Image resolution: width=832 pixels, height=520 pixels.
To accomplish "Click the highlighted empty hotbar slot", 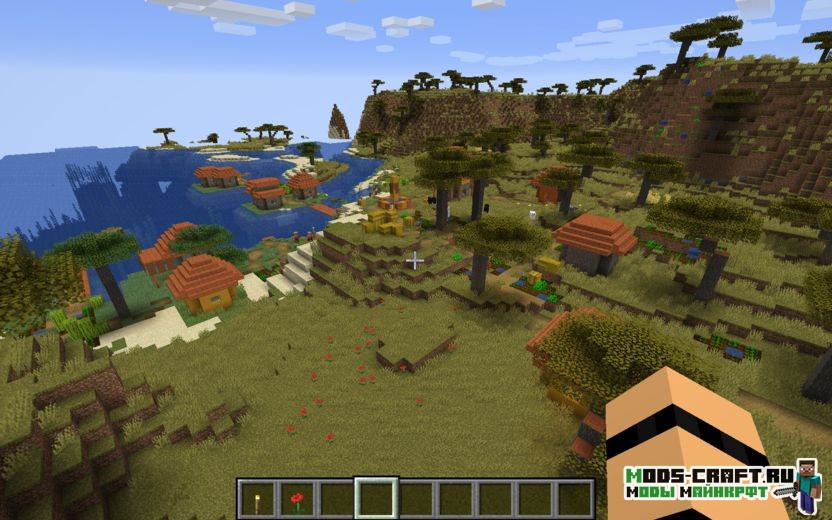I will [x=376, y=498].
